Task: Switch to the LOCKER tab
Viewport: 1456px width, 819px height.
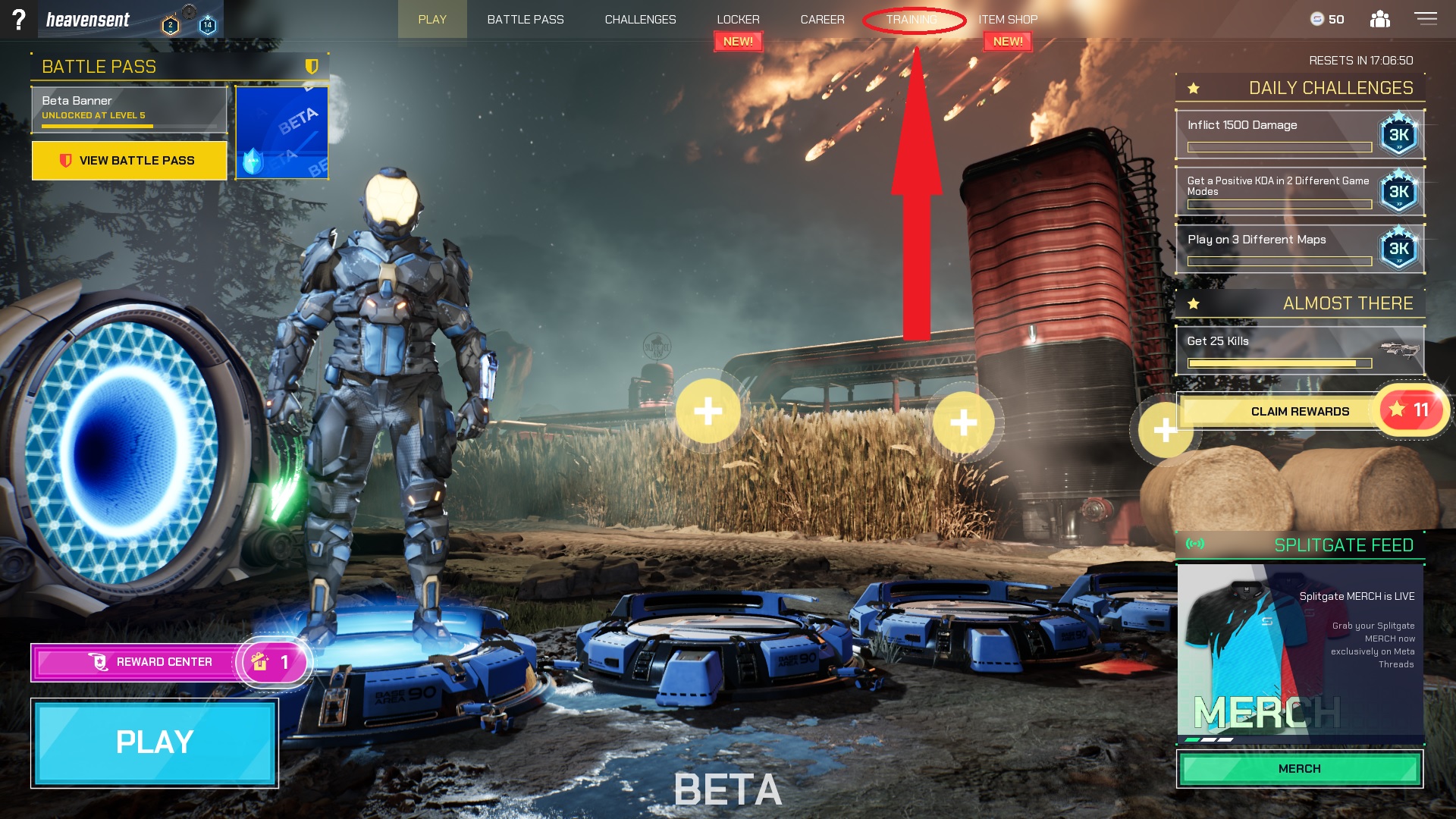Action: [738, 19]
